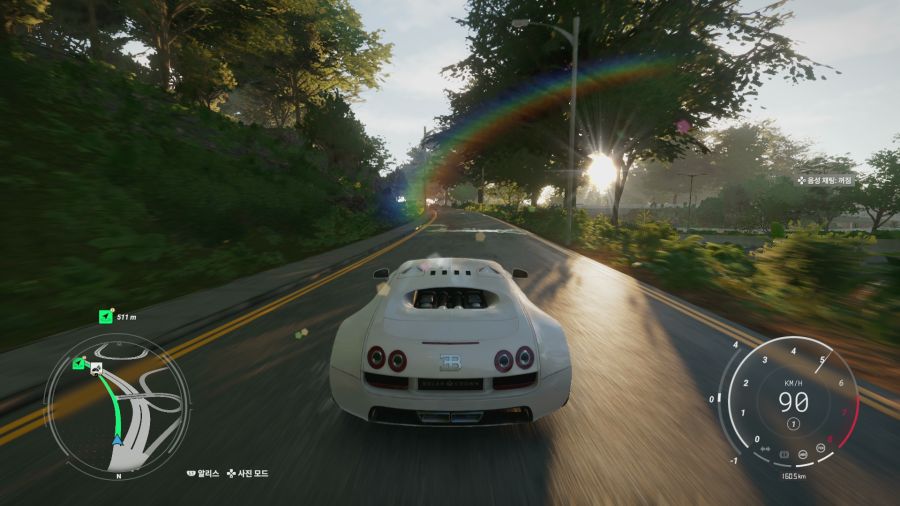Click the blue player arrow on the minimap
Image resolution: width=900 pixels, height=506 pixels.
coord(117,439)
